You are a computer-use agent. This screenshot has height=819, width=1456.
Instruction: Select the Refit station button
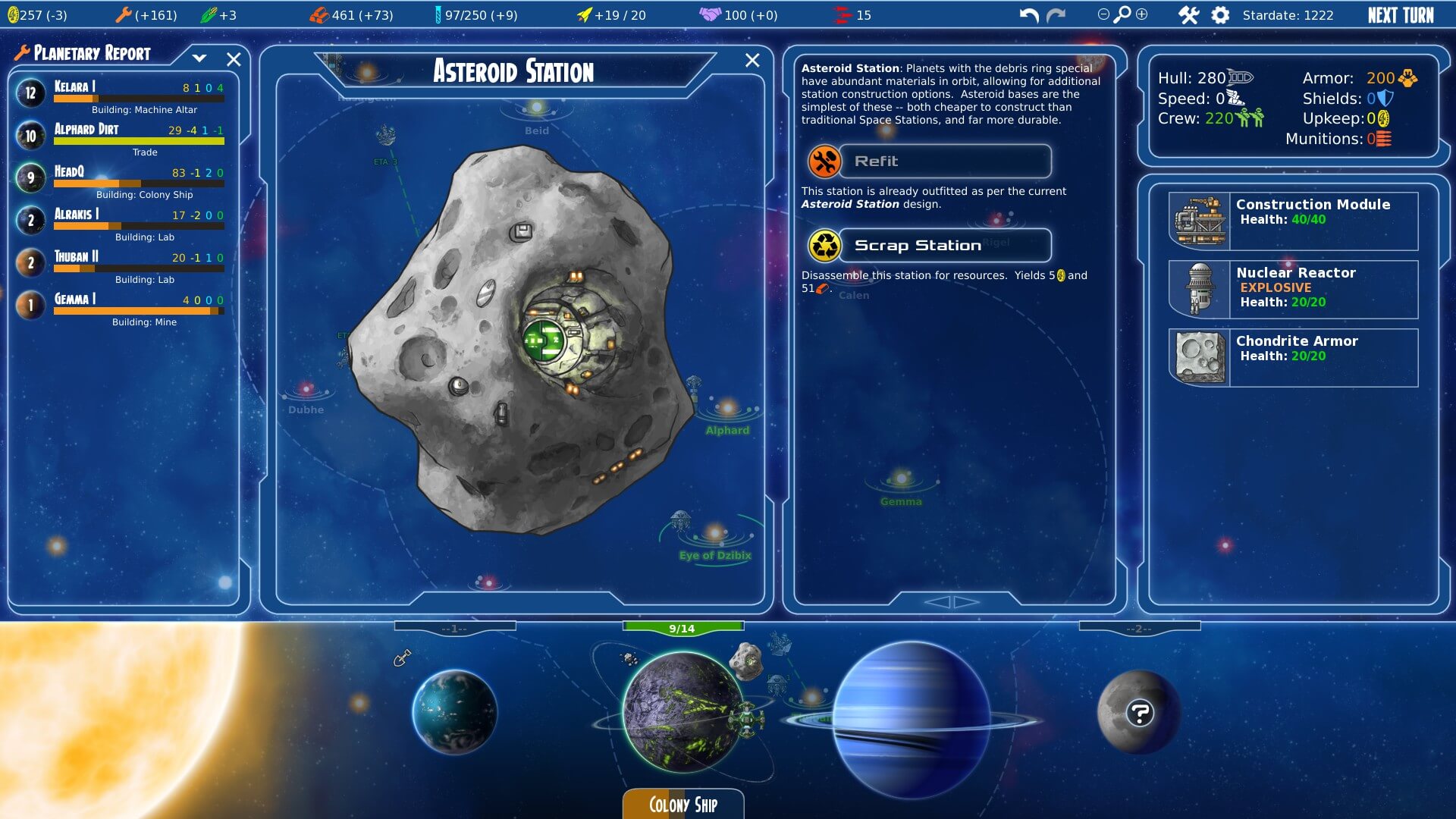[944, 162]
